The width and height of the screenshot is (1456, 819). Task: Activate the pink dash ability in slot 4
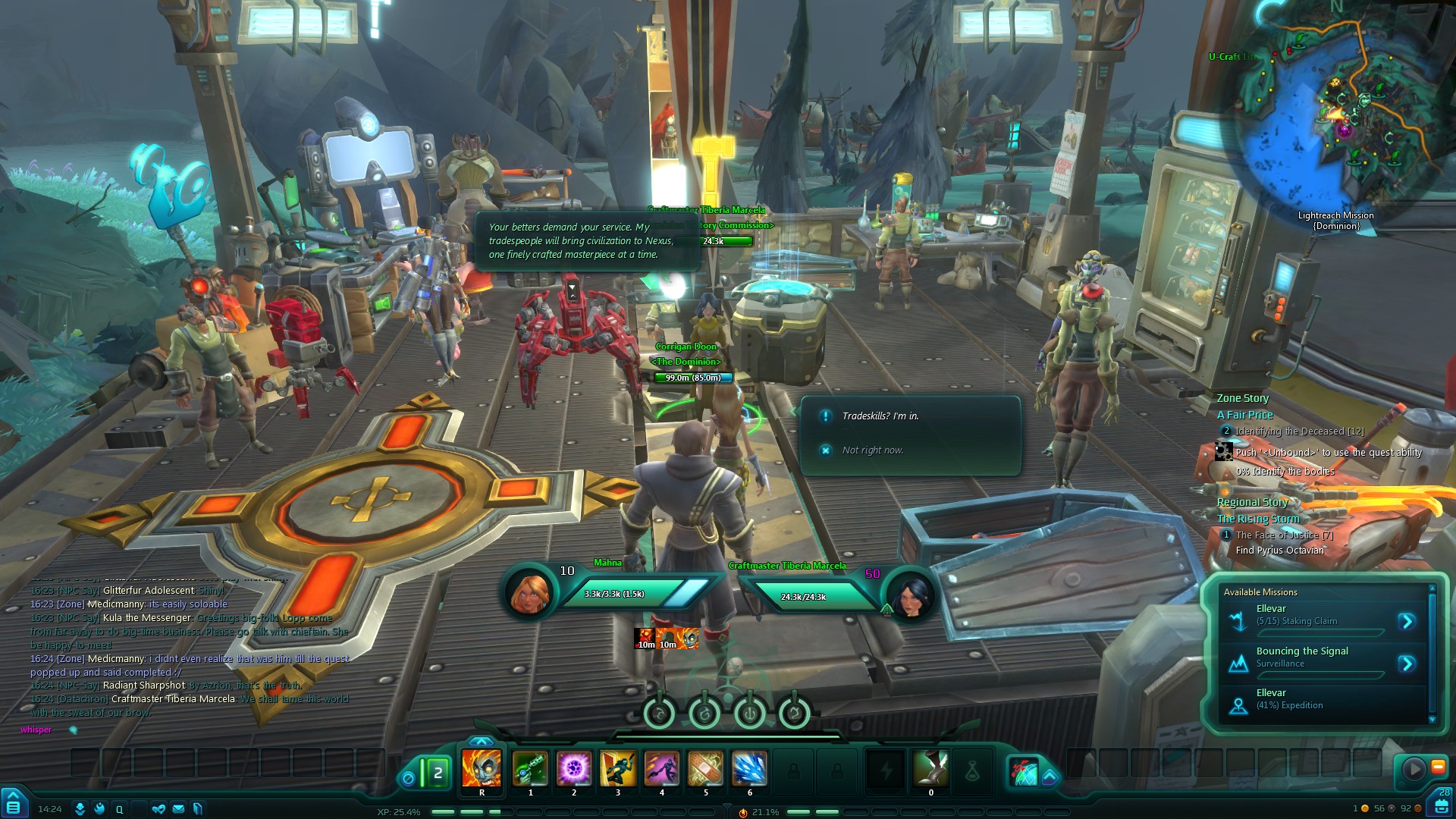662,768
